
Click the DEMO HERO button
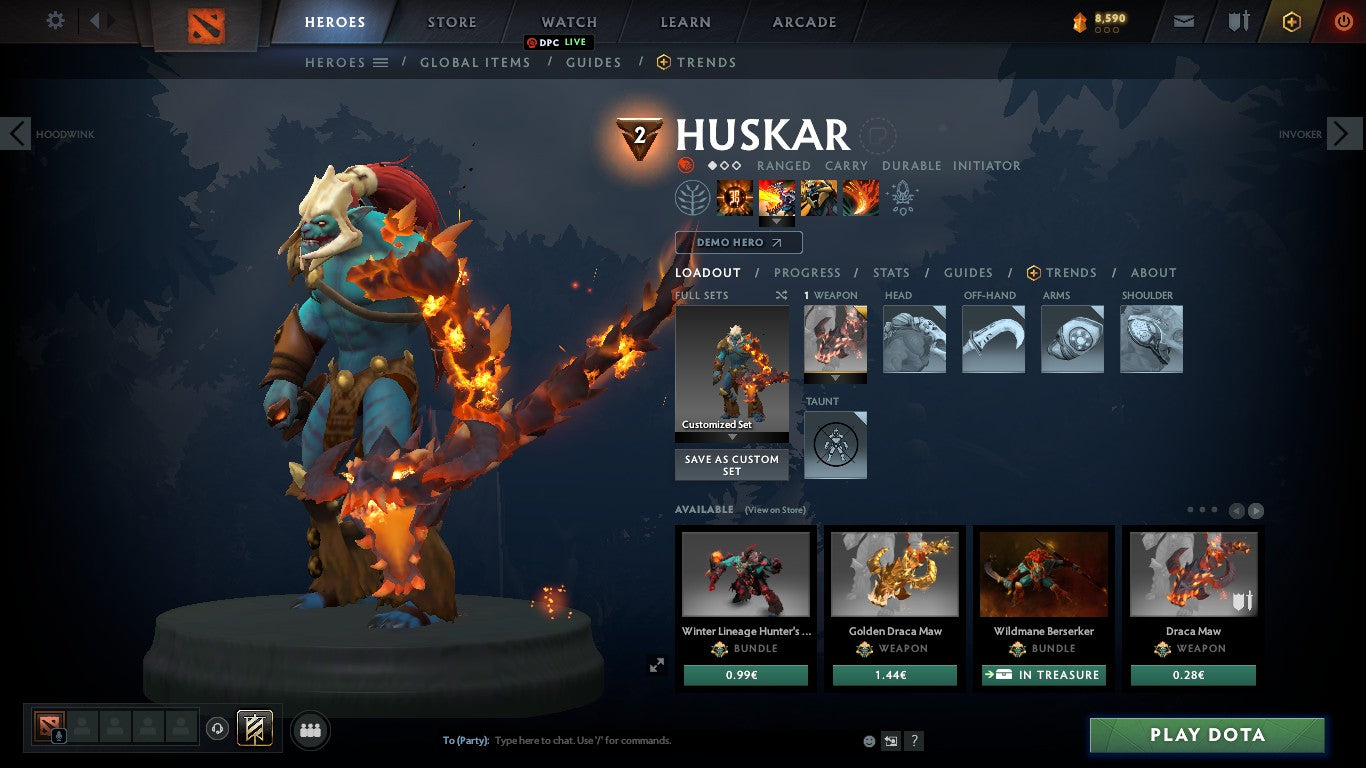[738, 242]
